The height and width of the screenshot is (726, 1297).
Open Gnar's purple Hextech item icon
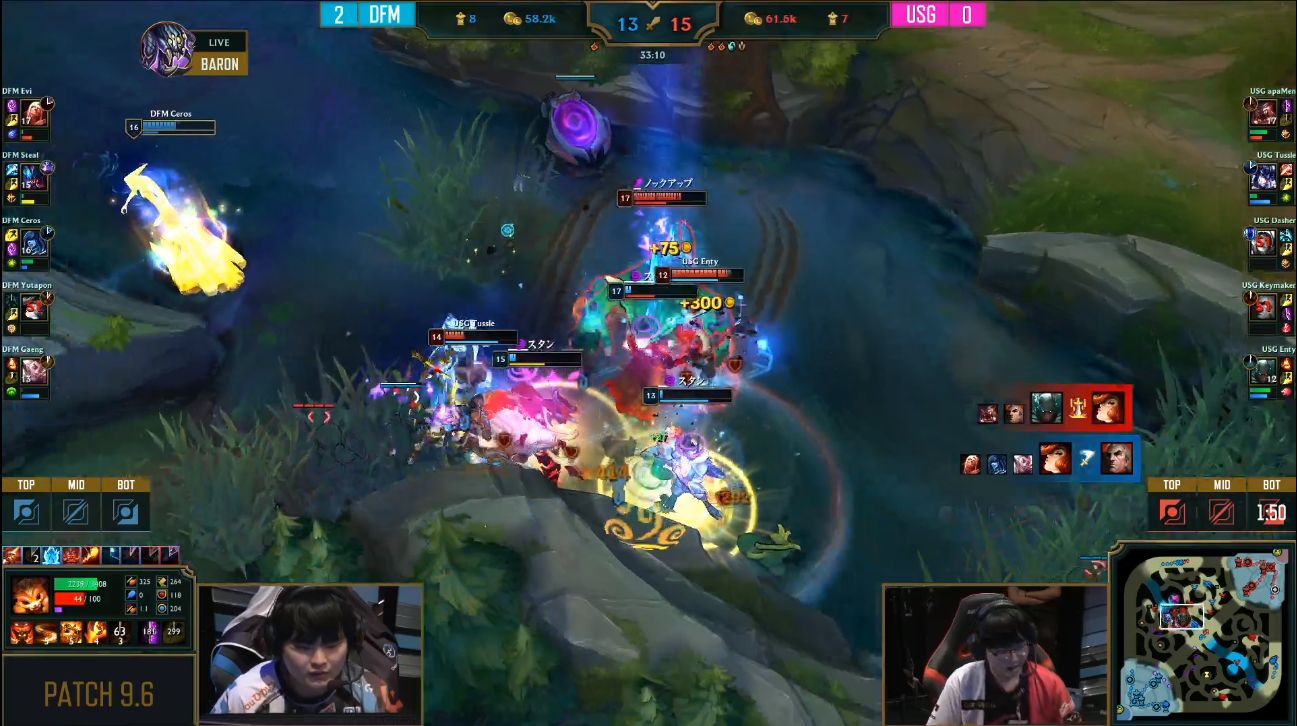tap(149, 631)
